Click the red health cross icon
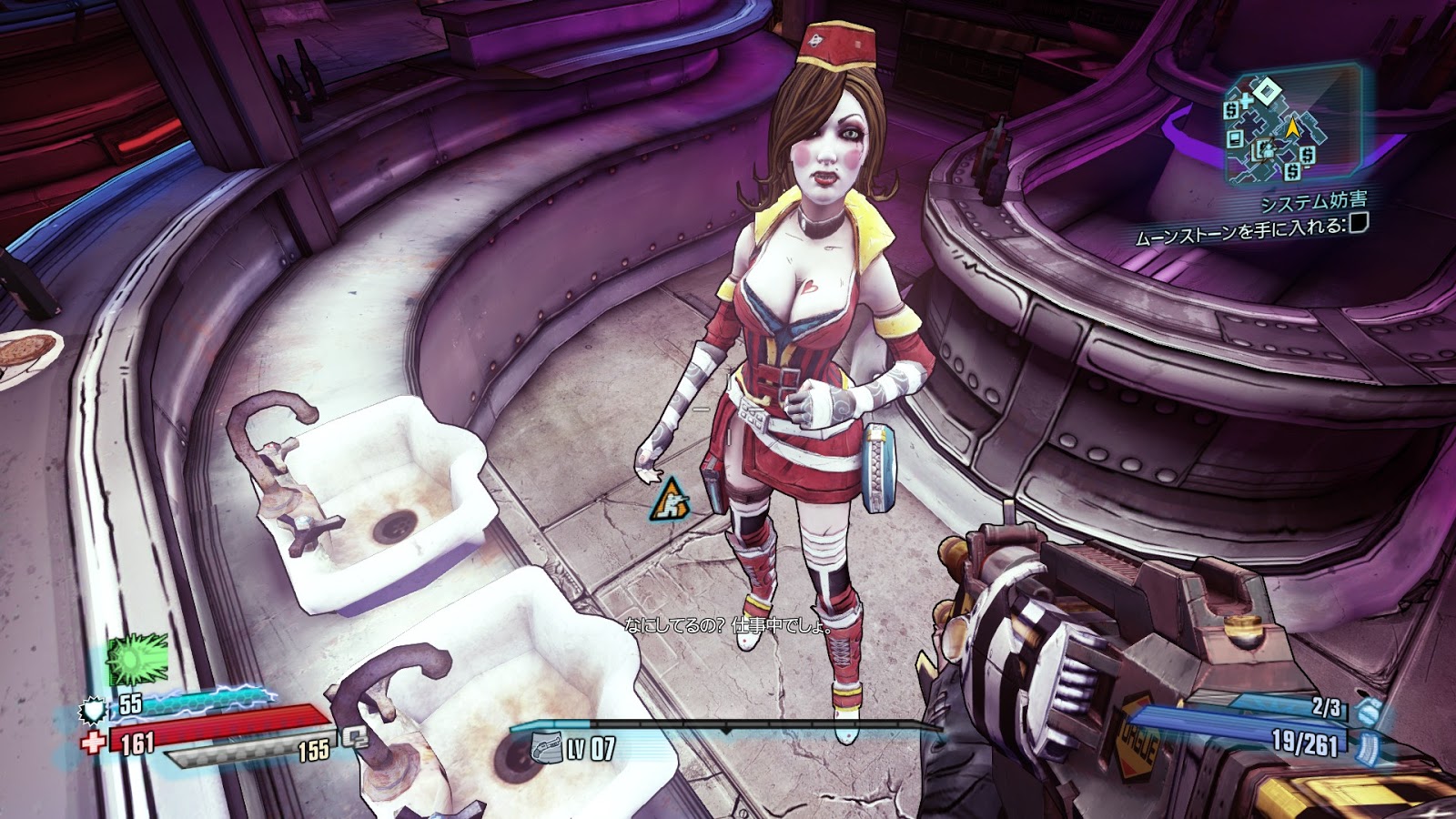1456x819 pixels. click(93, 742)
